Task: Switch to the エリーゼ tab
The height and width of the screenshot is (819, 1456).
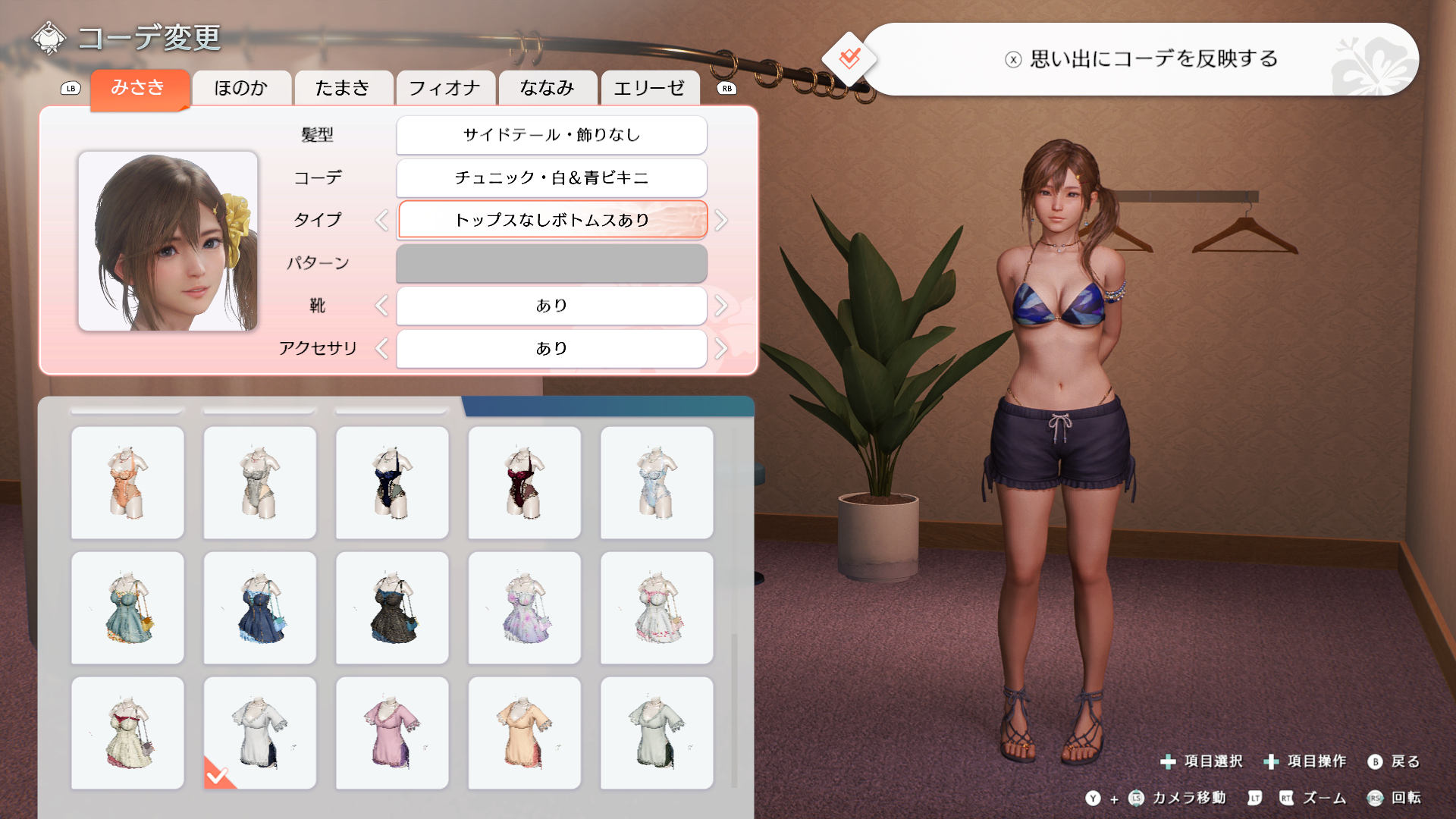Action: point(649,88)
